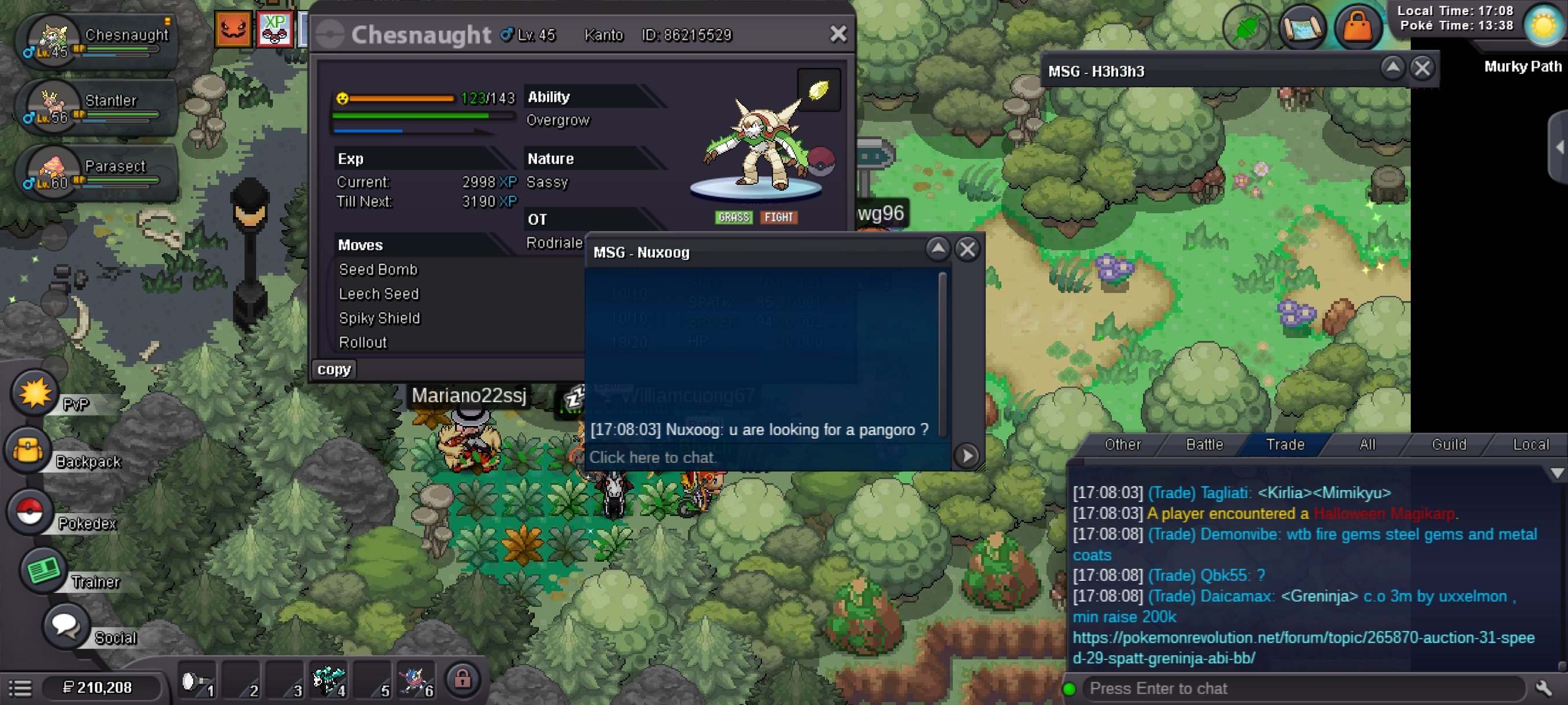Click the copy button in Chesnaught panel
The height and width of the screenshot is (705, 1568).
point(334,369)
